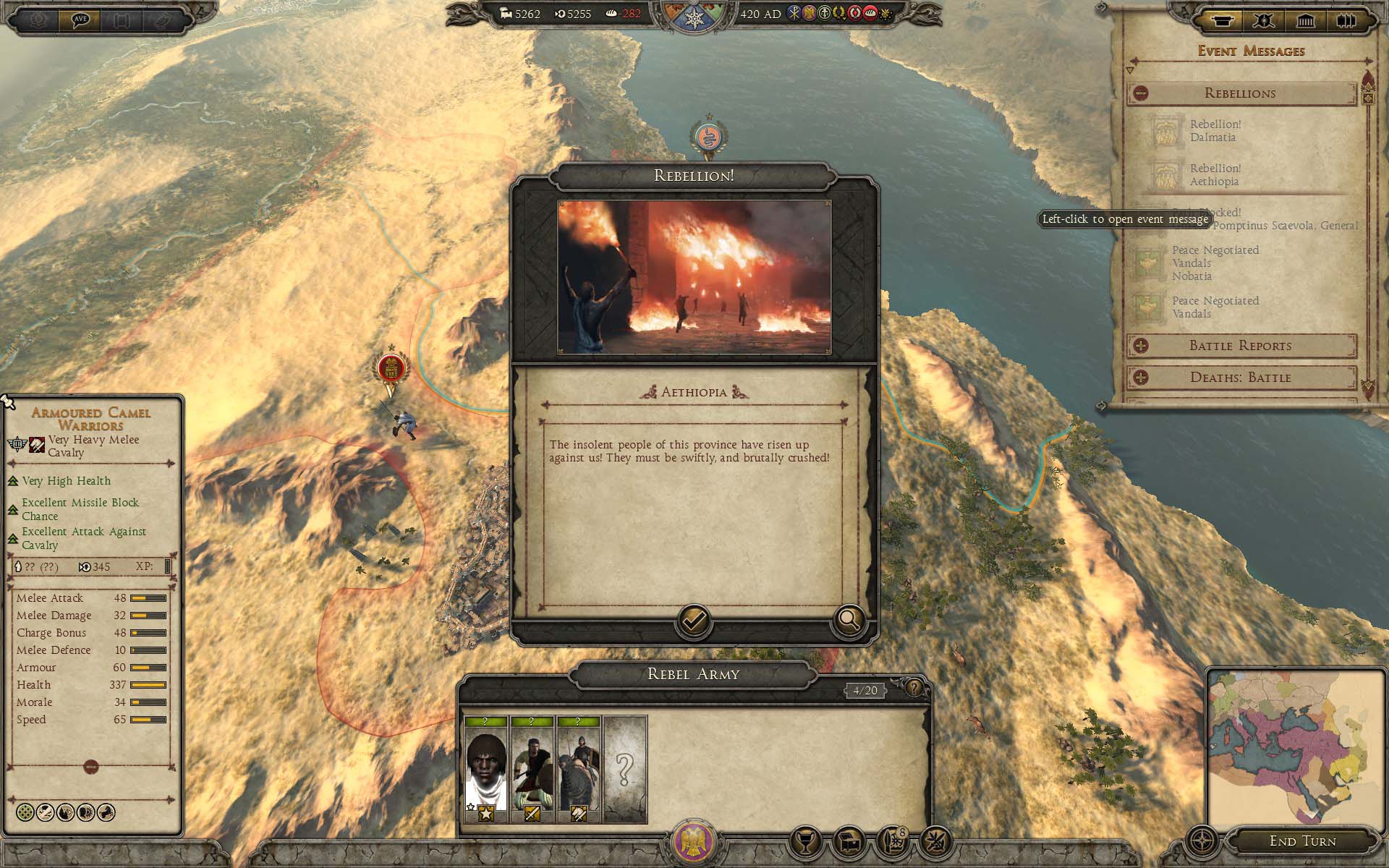
Task: Open the treasure chest treasury button
Action: (849, 841)
